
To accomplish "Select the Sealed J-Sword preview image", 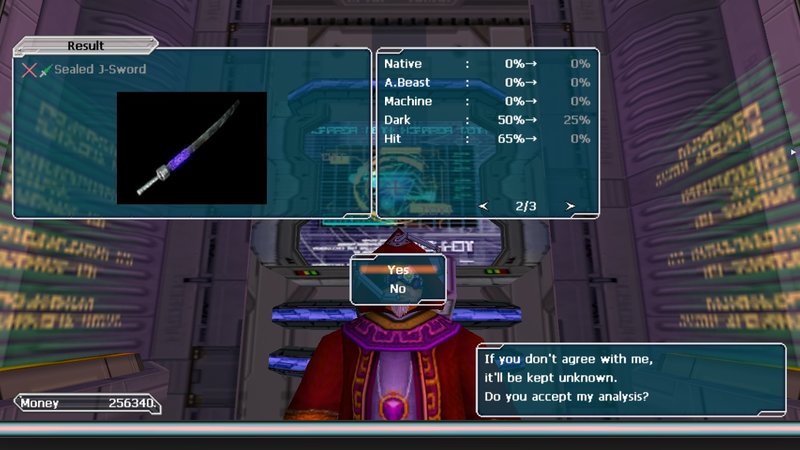I will pyautogui.click(x=192, y=148).
